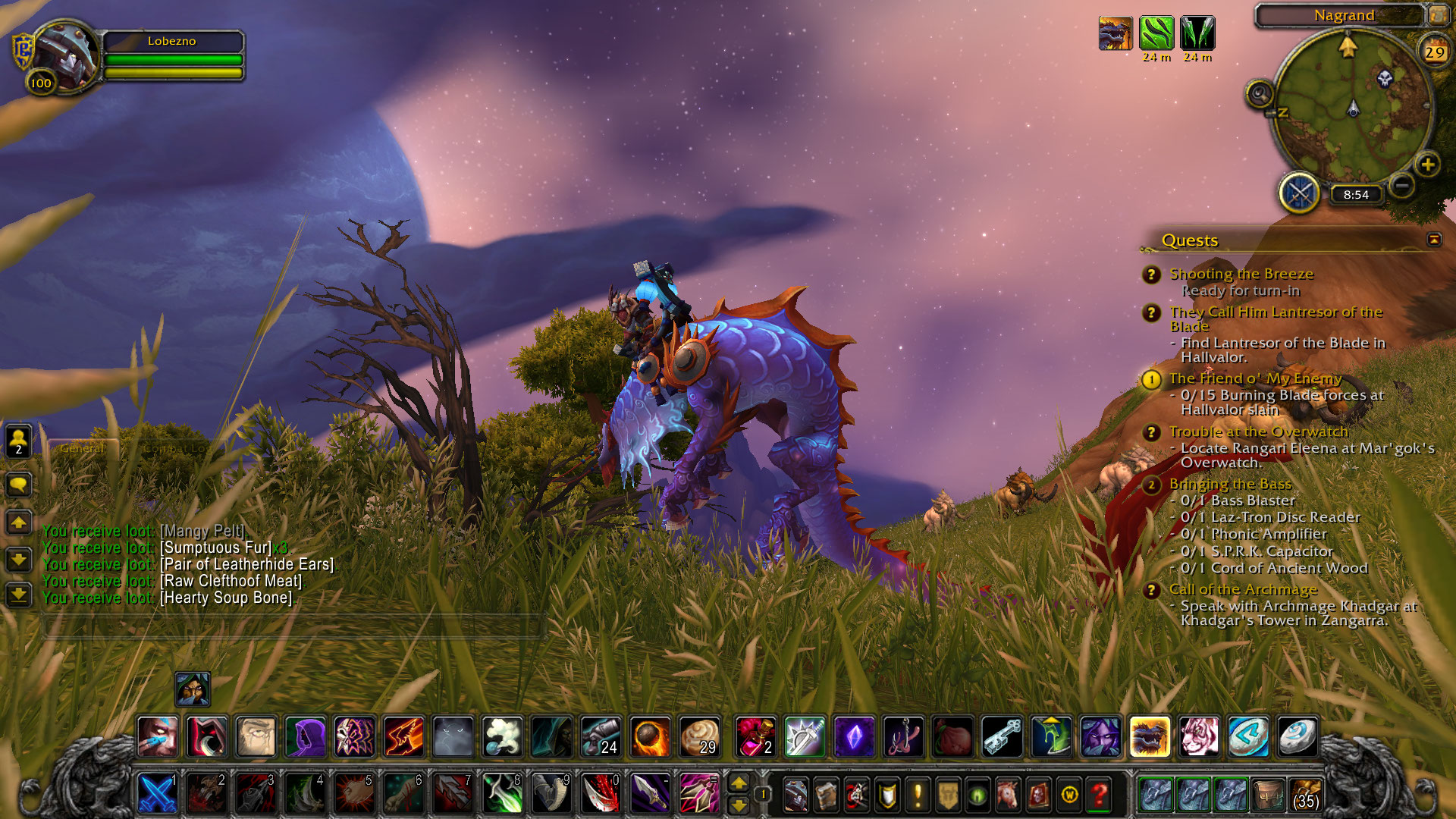Click the Lobezno player portrait
1456x819 pixels.
[x=64, y=55]
